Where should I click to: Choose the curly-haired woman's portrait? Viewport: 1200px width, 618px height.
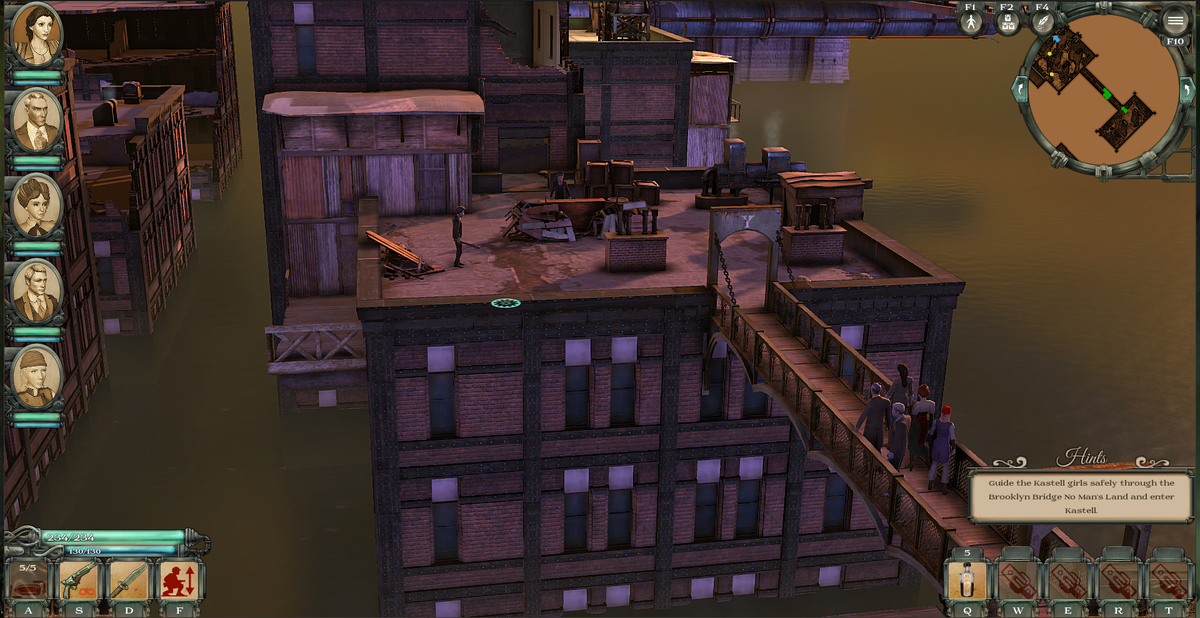point(36,205)
